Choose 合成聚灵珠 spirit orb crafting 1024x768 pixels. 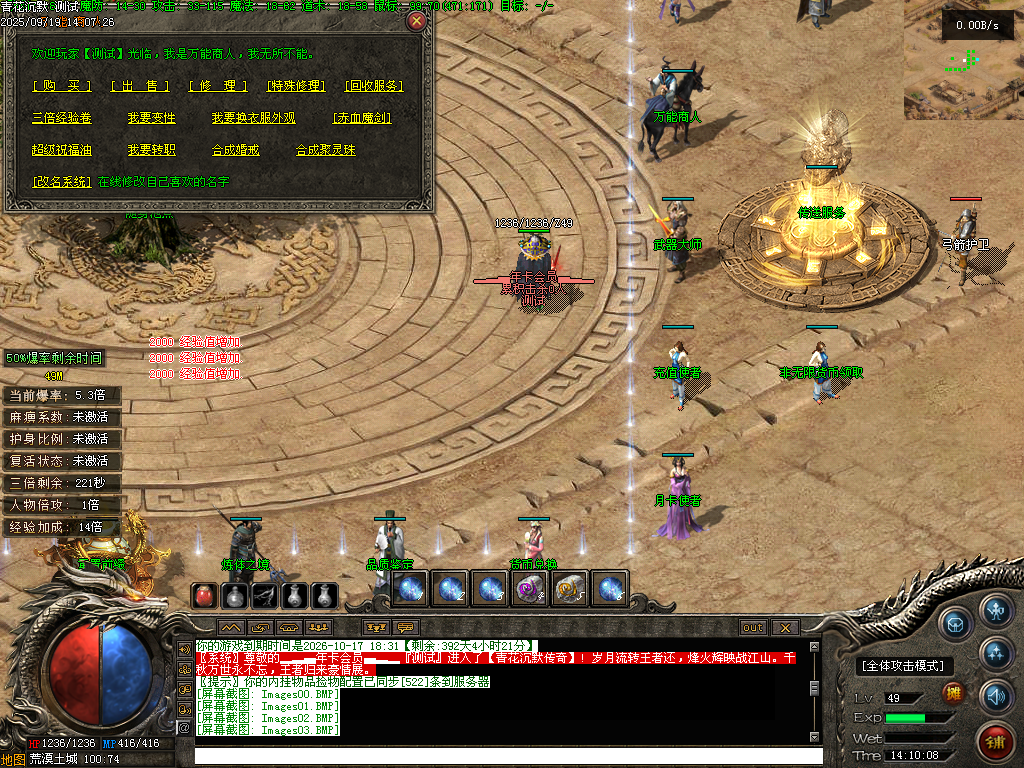click(325, 150)
